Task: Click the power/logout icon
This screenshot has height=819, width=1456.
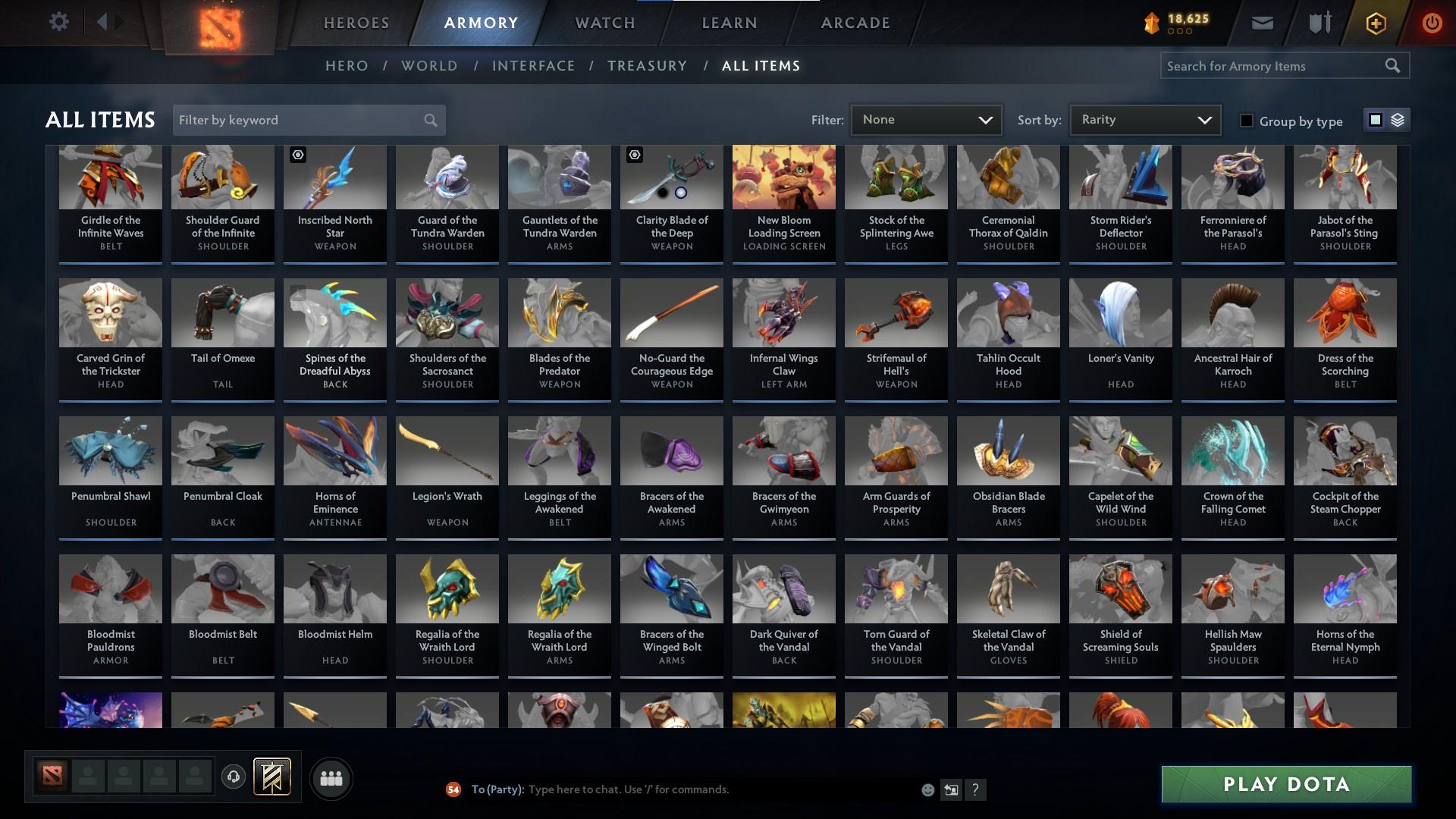Action: pyautogui.click(x=1432, y=22)
